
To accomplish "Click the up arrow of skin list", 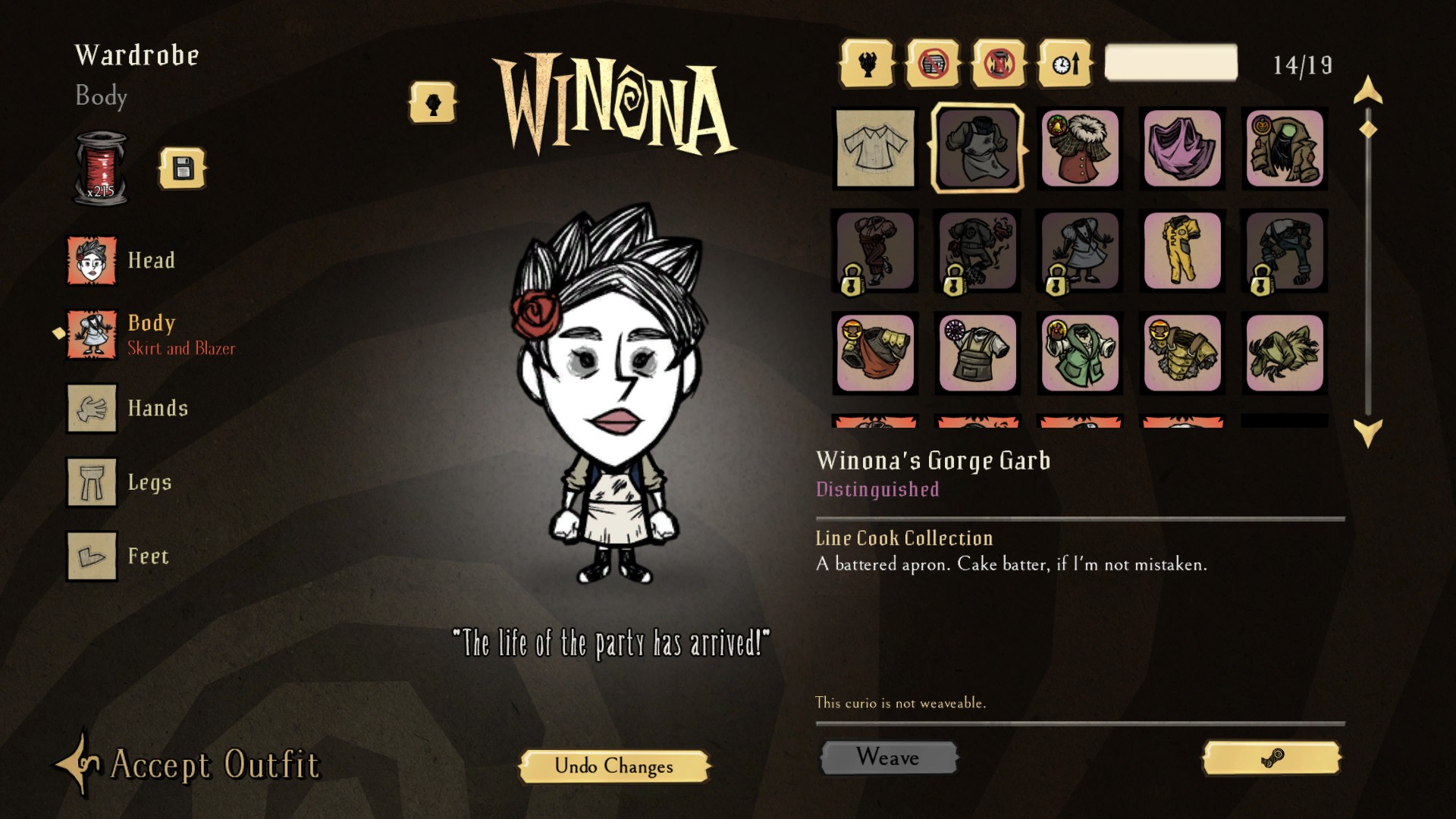I will coord(1368,90).
